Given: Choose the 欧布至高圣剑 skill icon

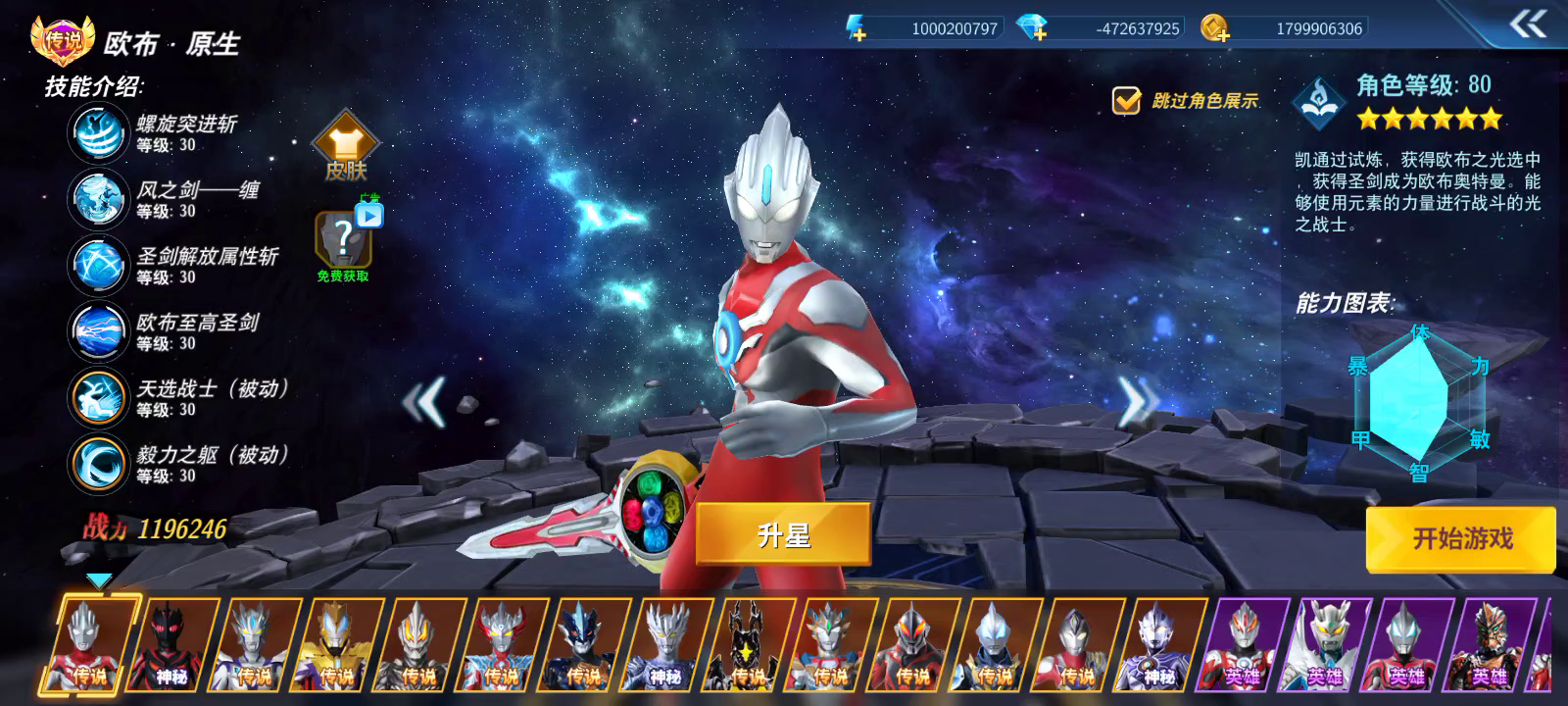Looking at the screenshot, I should (x=97, y=330).
